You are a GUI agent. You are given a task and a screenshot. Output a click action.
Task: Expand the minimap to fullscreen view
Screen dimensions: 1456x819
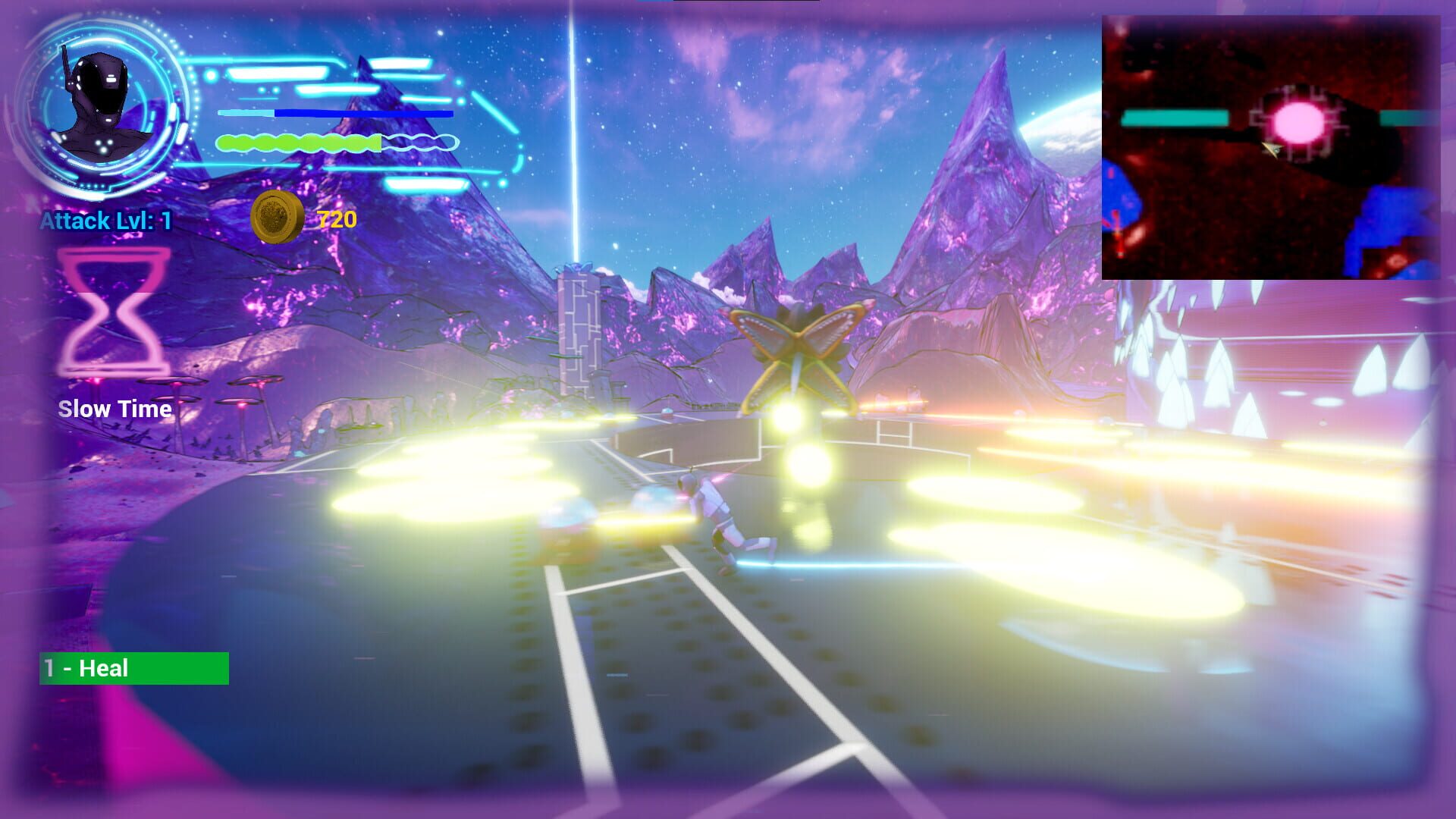tap(1274, 148)
